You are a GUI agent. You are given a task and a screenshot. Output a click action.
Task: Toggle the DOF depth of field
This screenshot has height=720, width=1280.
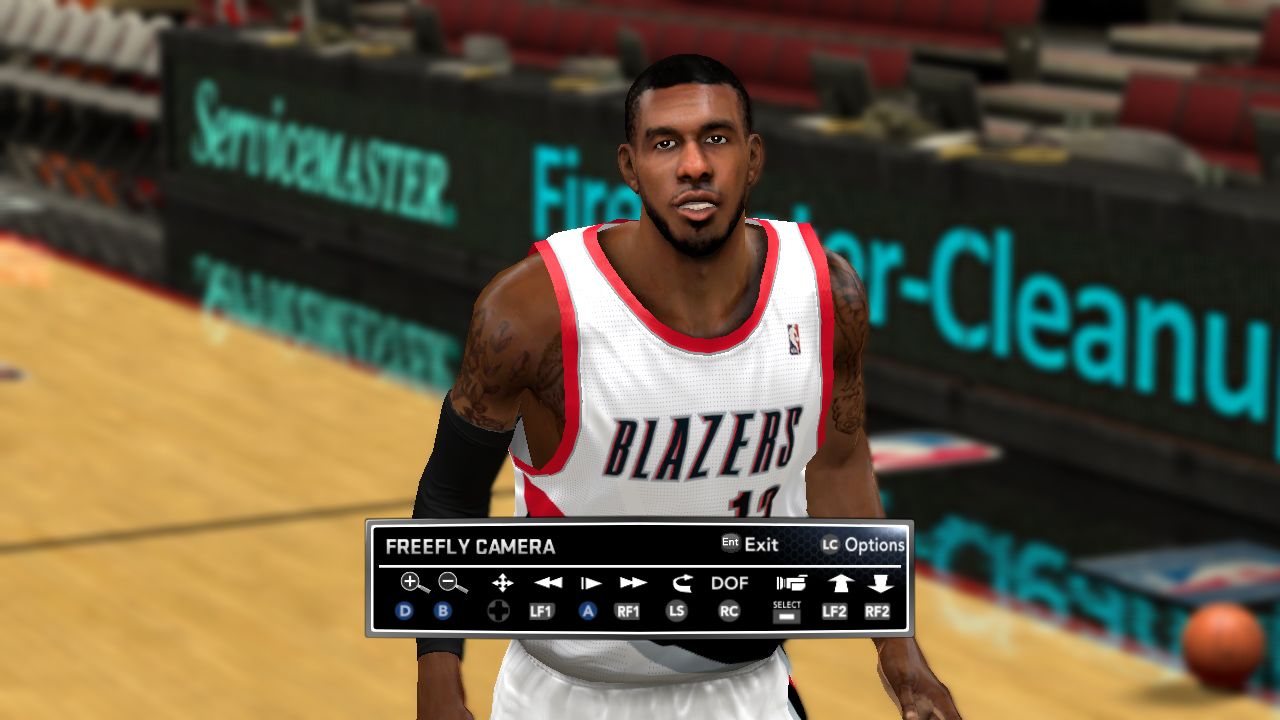pos(730,583)
